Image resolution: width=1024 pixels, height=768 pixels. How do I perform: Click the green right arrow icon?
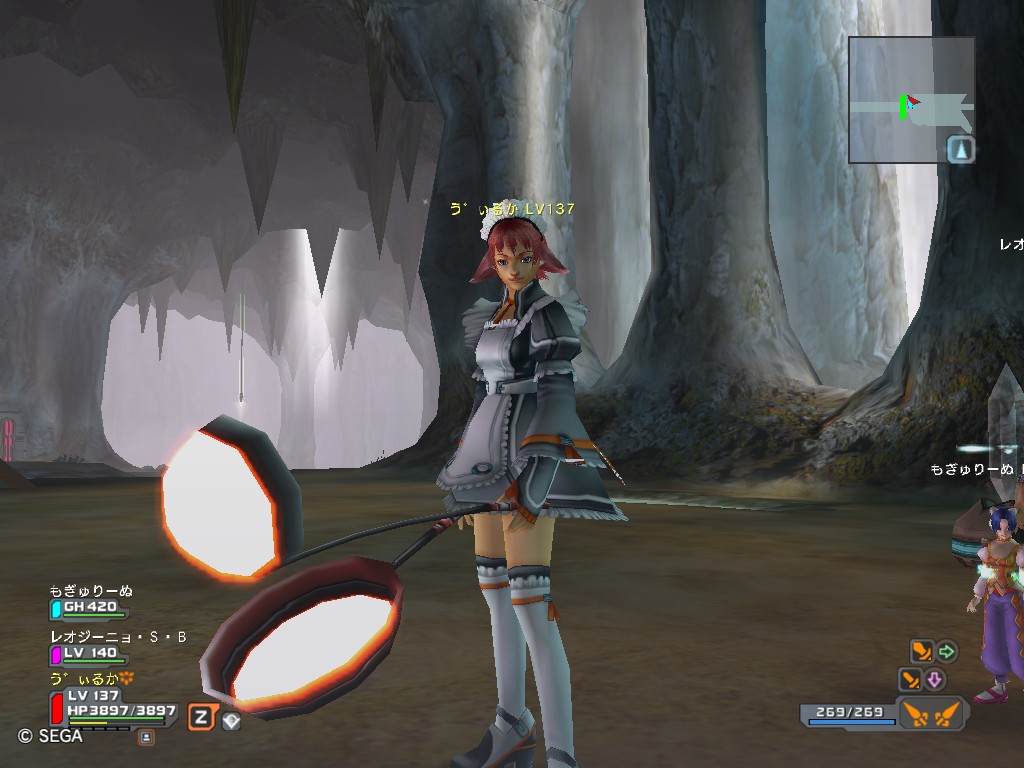946,652
